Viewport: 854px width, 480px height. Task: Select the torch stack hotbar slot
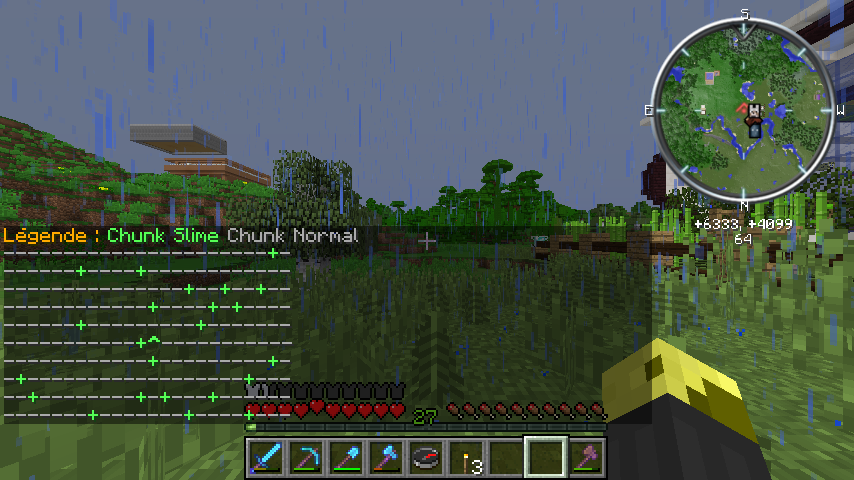click(x=465, y=458)
